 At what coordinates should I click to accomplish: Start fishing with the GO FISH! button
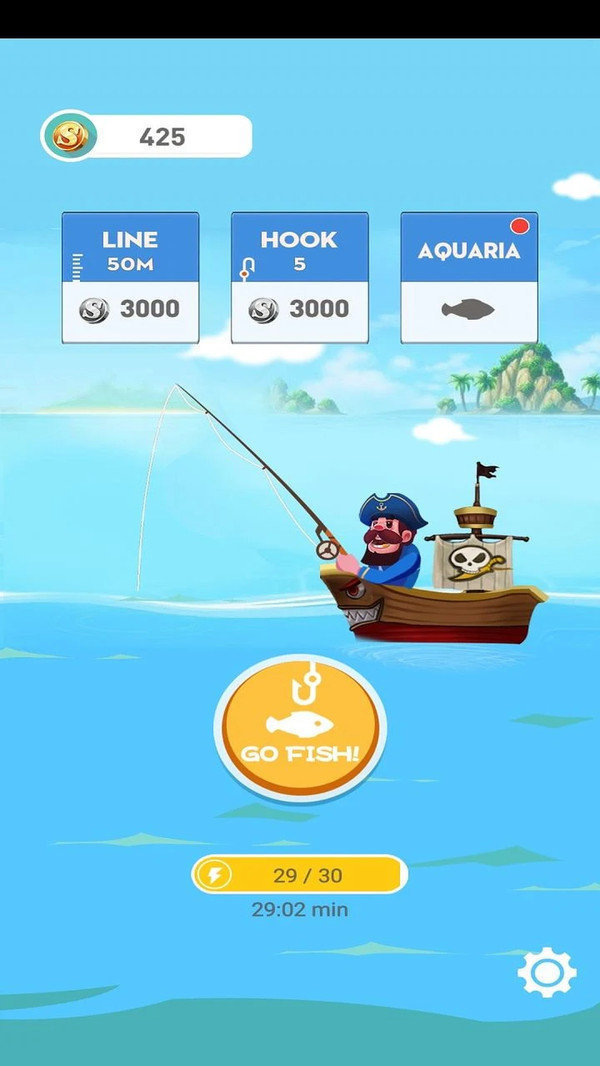tap(300, 727)
